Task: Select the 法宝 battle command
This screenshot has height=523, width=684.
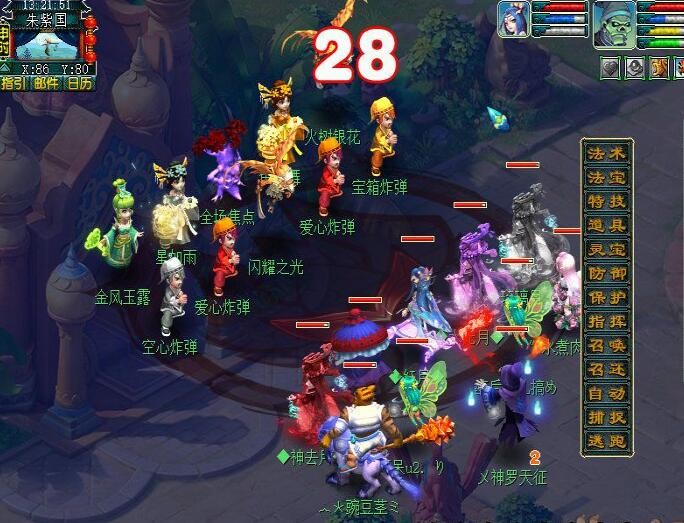Action: tap(607, 178)
